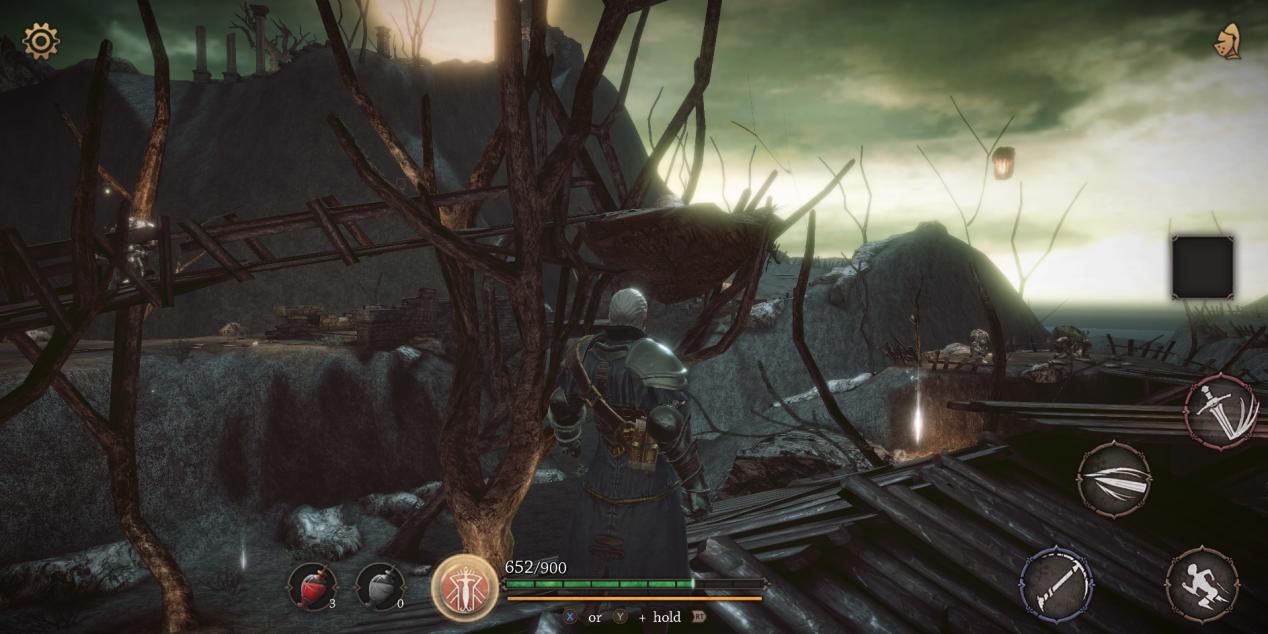Trigger the pickaxe weapon button
This screenshot has width=1268, height=634.
coord(1056,583)
